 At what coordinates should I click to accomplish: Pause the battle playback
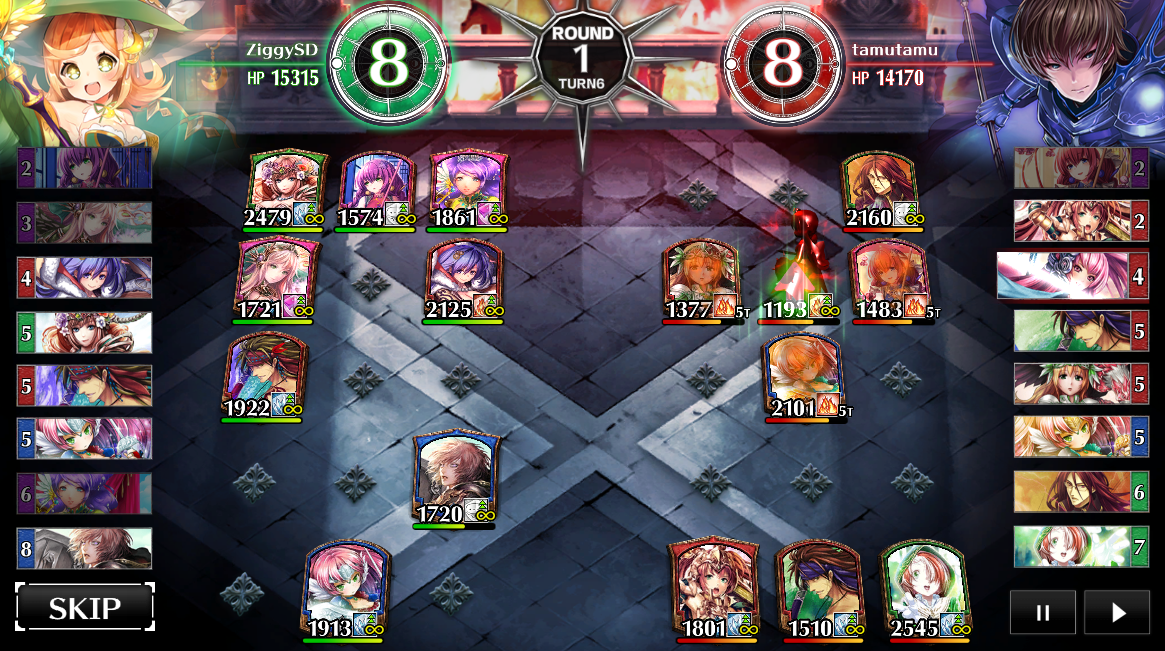click(x=1042, y=612)
